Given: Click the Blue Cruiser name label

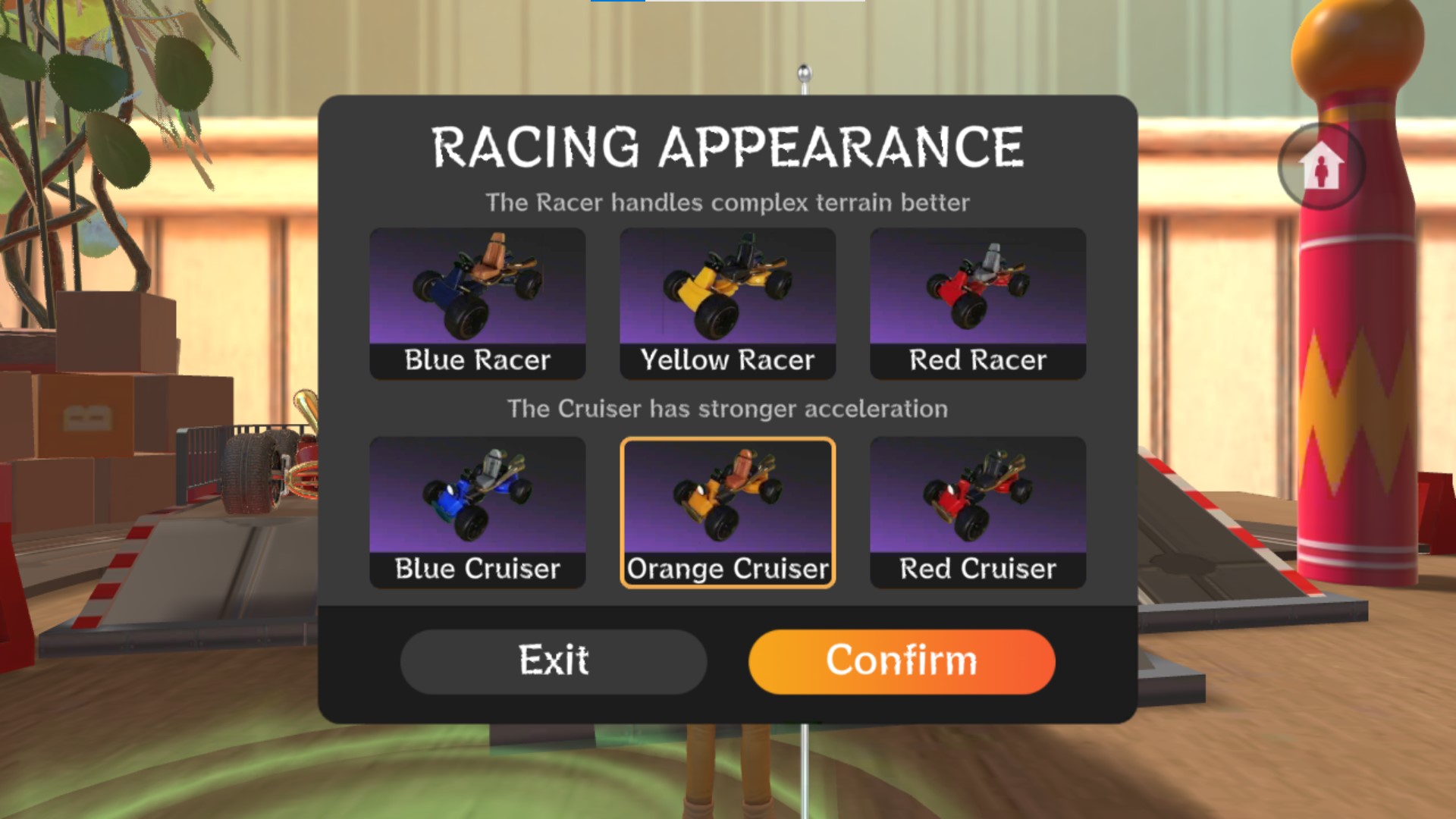Looking at the screenshot, I should click(477, 569).
